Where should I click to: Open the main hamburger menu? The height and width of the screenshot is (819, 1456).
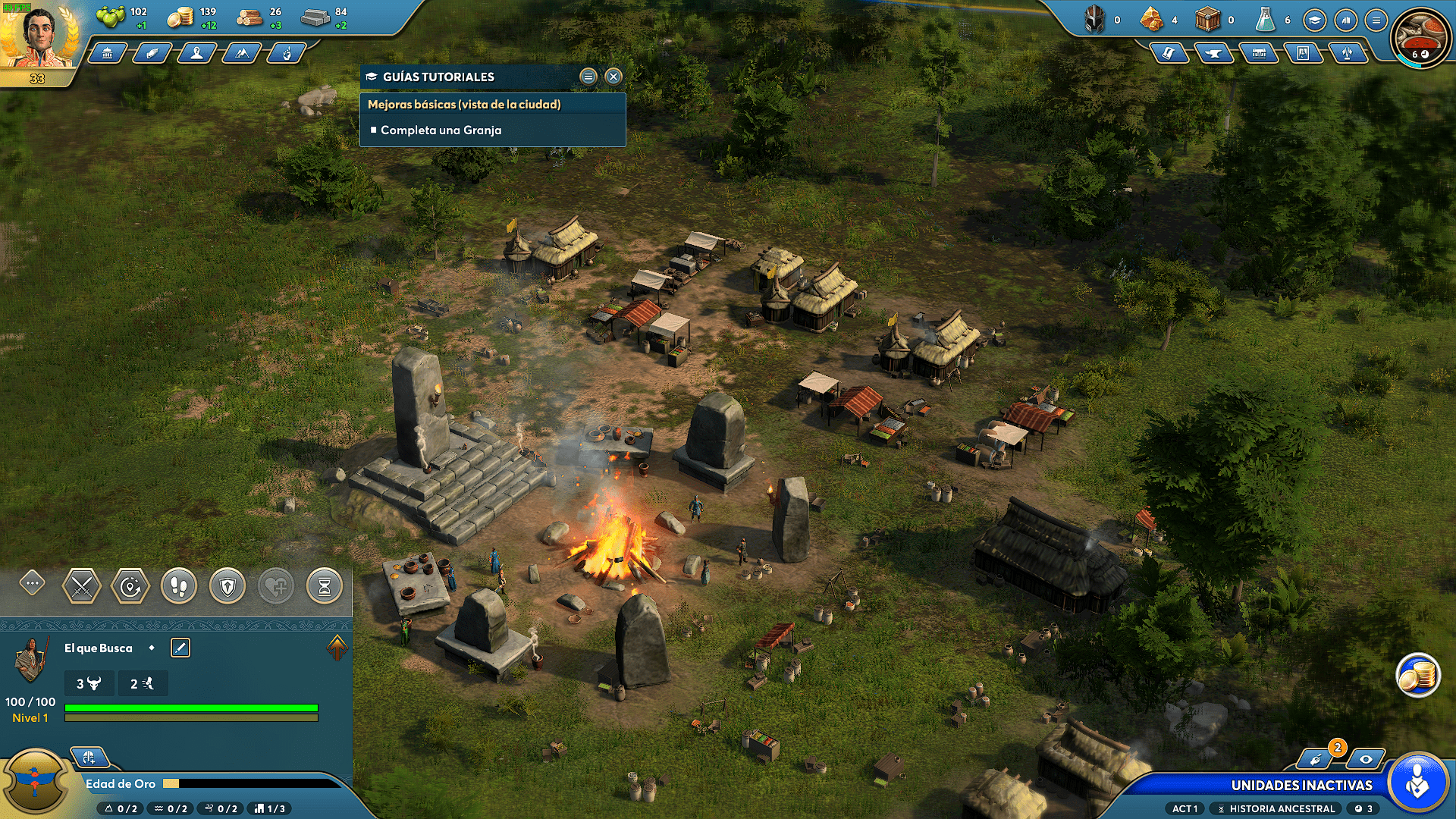click(x=1376, y=20)
